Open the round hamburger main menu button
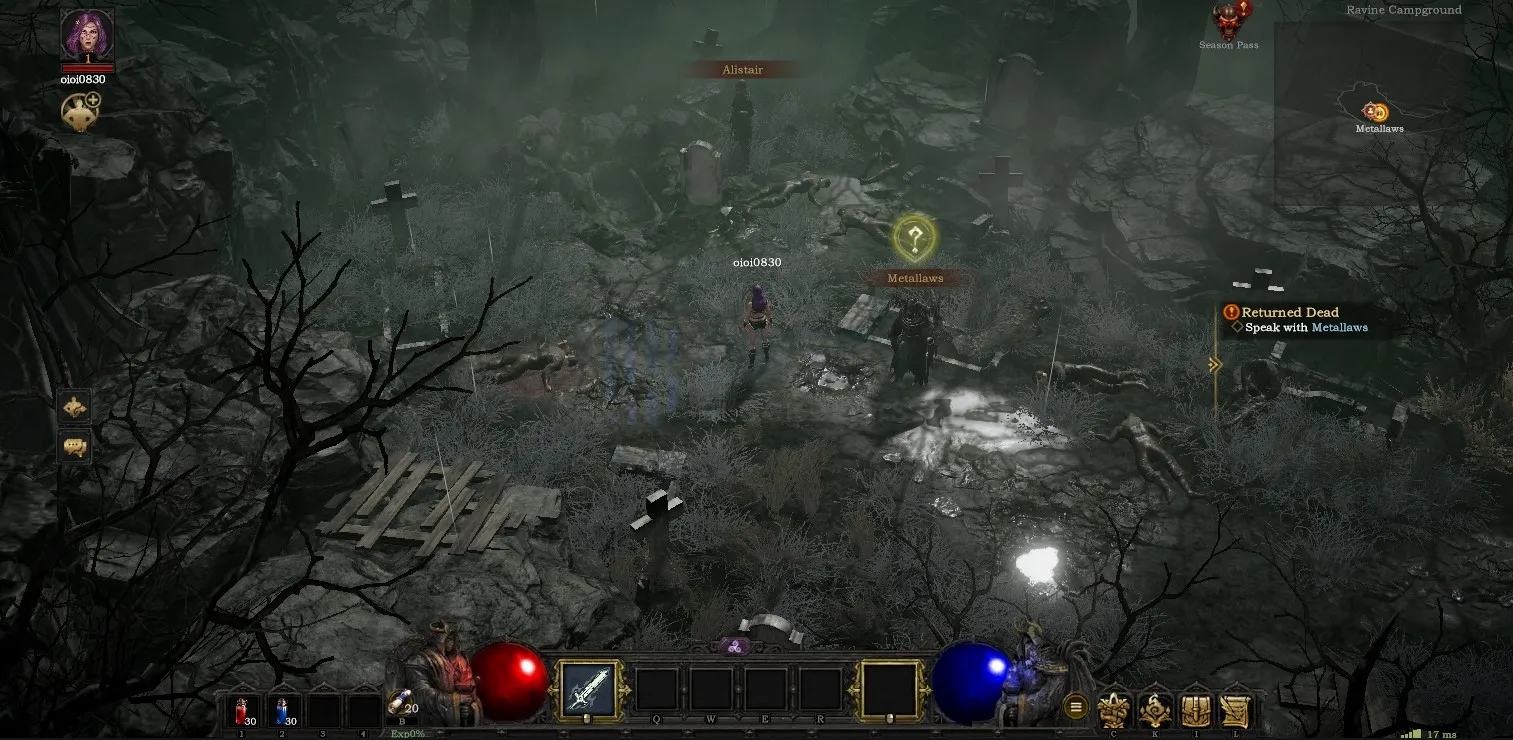Image resolution: width=1513 pixels, height=740 pixels. click(x=1076, y=707)
